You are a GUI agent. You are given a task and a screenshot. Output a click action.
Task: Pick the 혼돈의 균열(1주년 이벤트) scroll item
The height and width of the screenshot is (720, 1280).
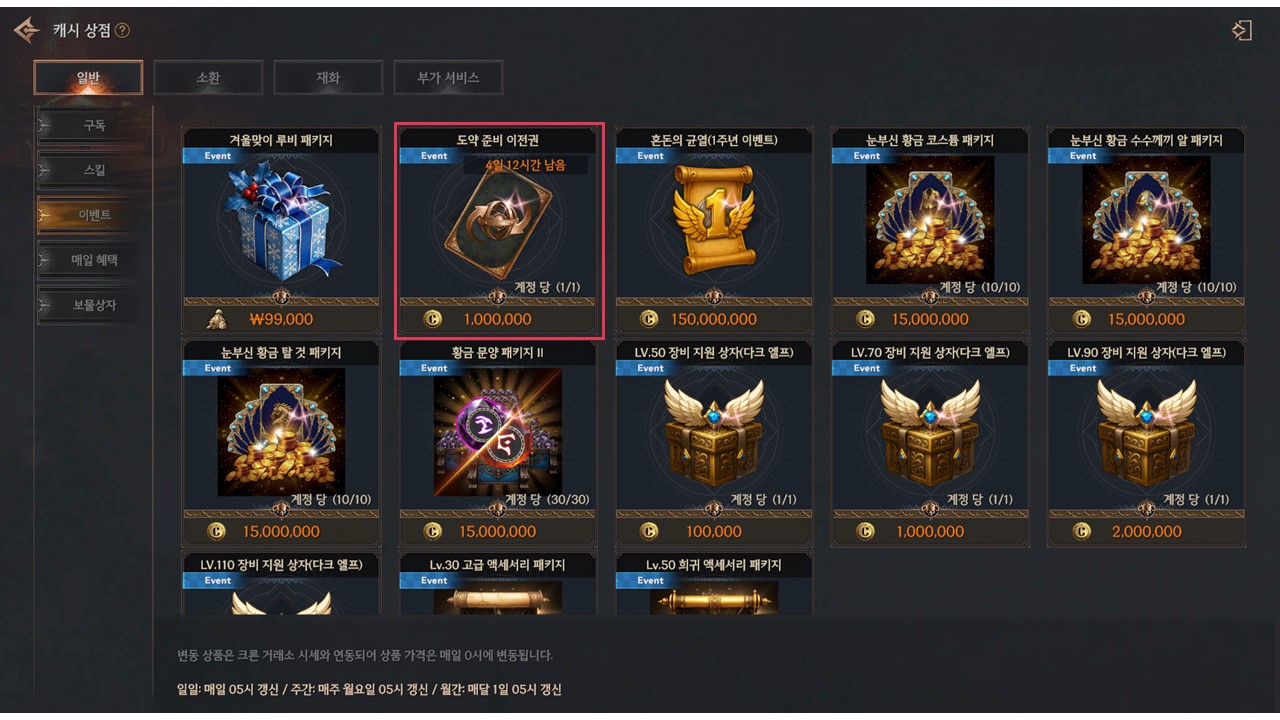pos(714,225)
